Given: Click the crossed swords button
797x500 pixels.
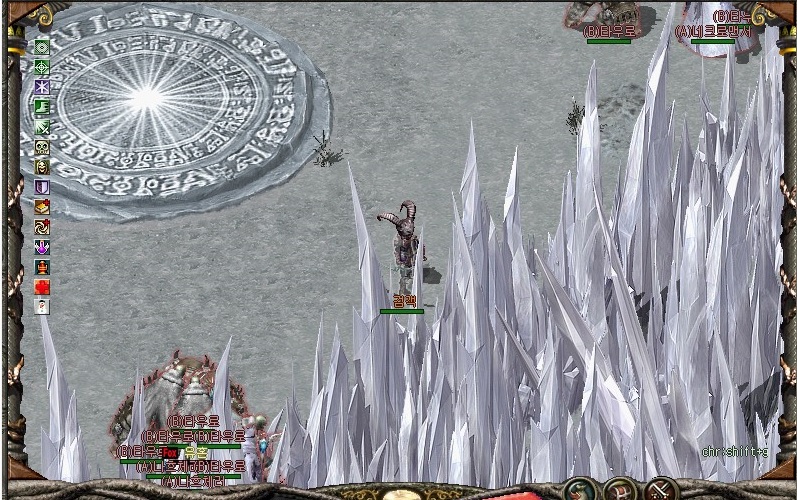Looking at the screenshot, I should [x=661, y=490].
